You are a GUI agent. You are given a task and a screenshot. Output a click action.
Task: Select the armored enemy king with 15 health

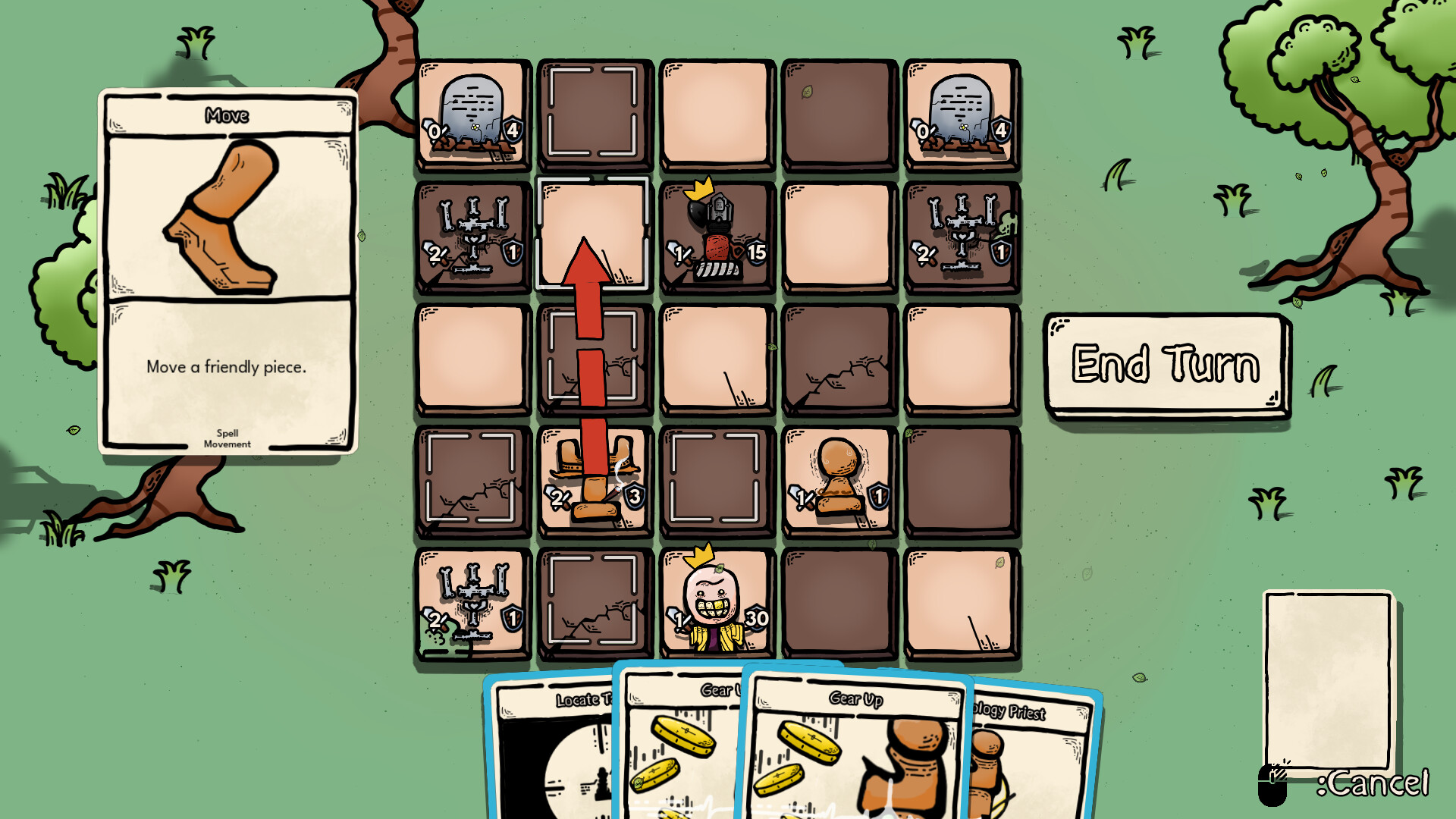[x=717, y=235]
